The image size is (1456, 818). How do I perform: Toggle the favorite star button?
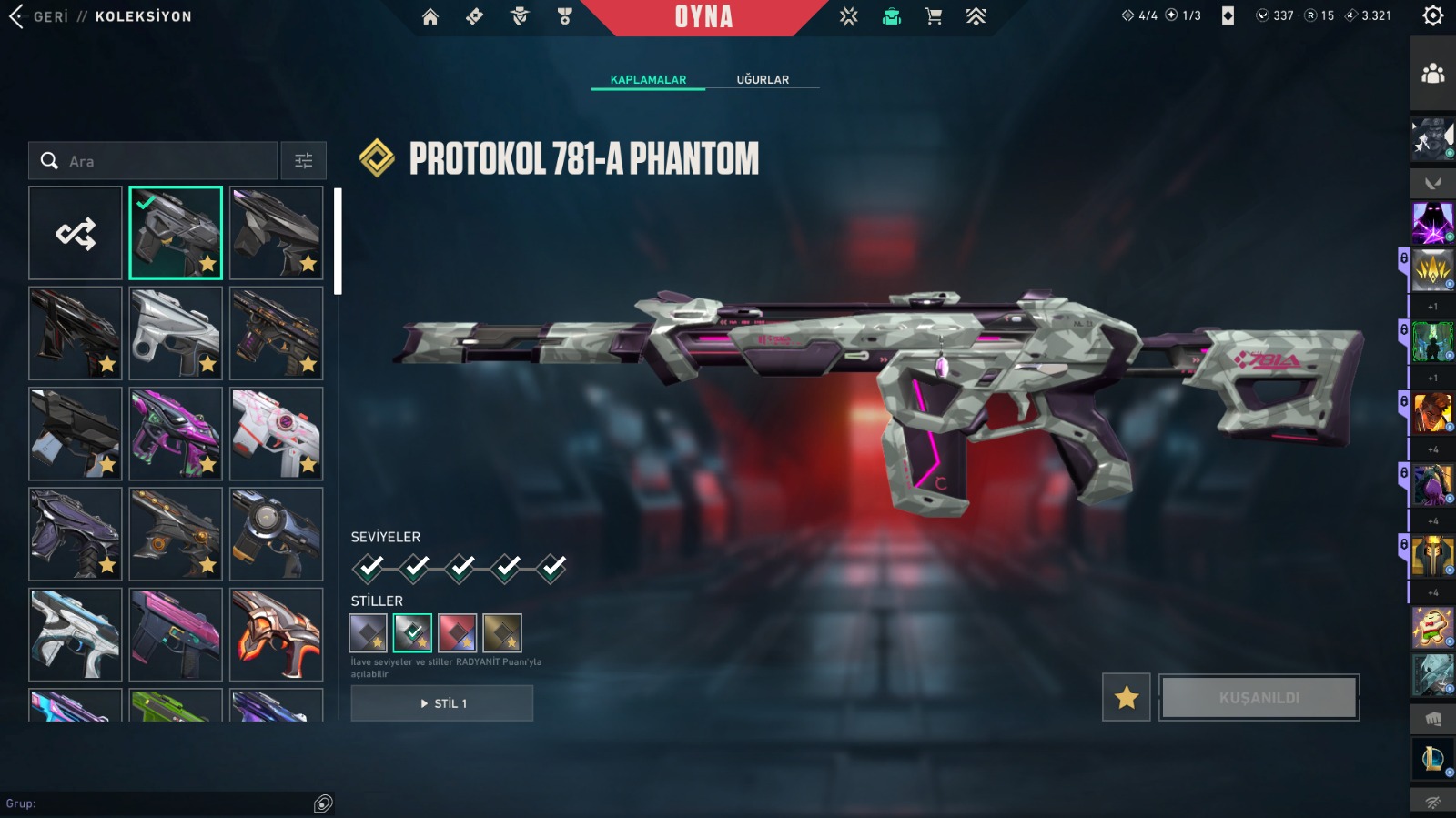pos(1127,698)
